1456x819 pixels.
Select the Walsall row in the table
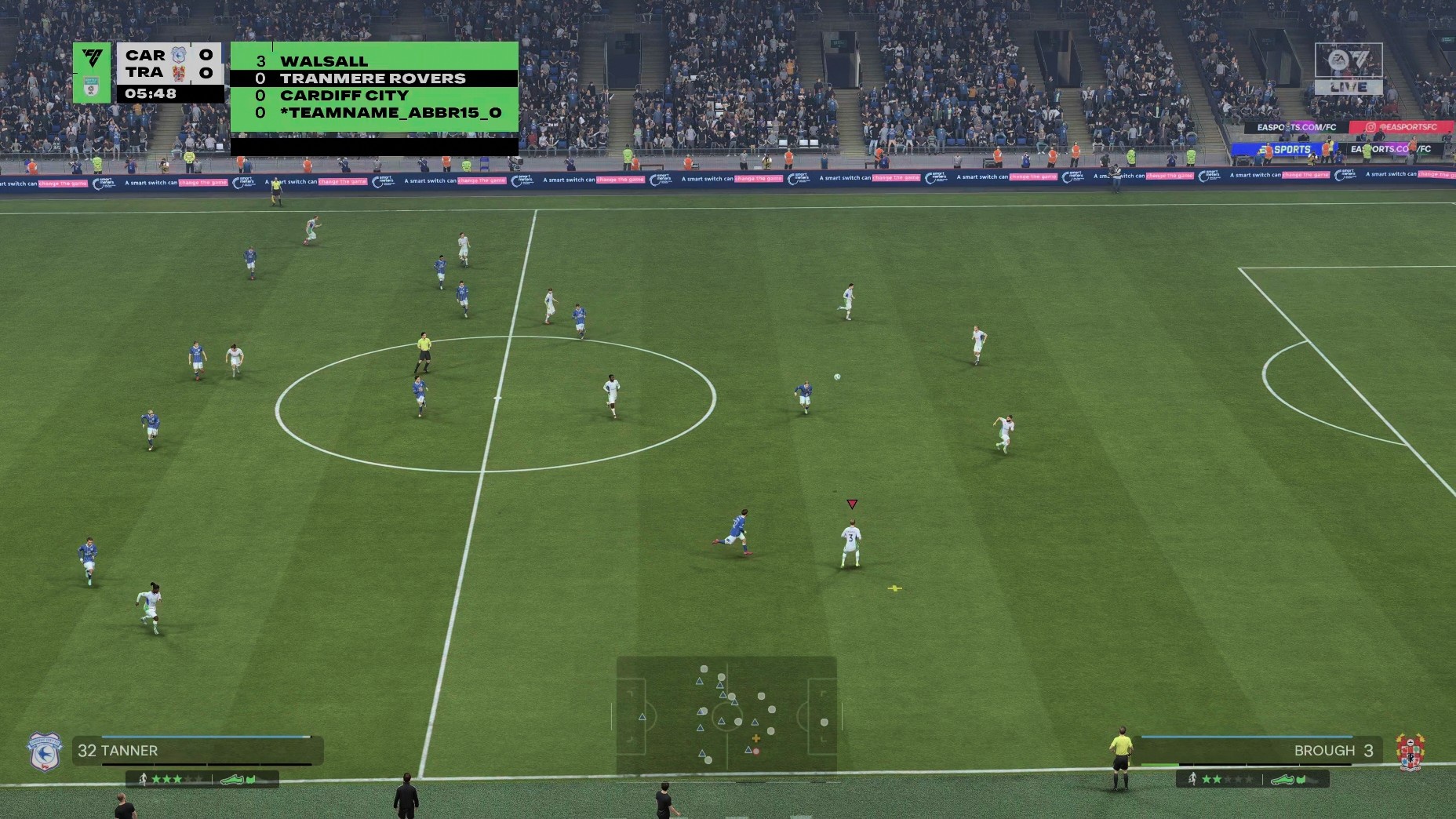(374, 61)
